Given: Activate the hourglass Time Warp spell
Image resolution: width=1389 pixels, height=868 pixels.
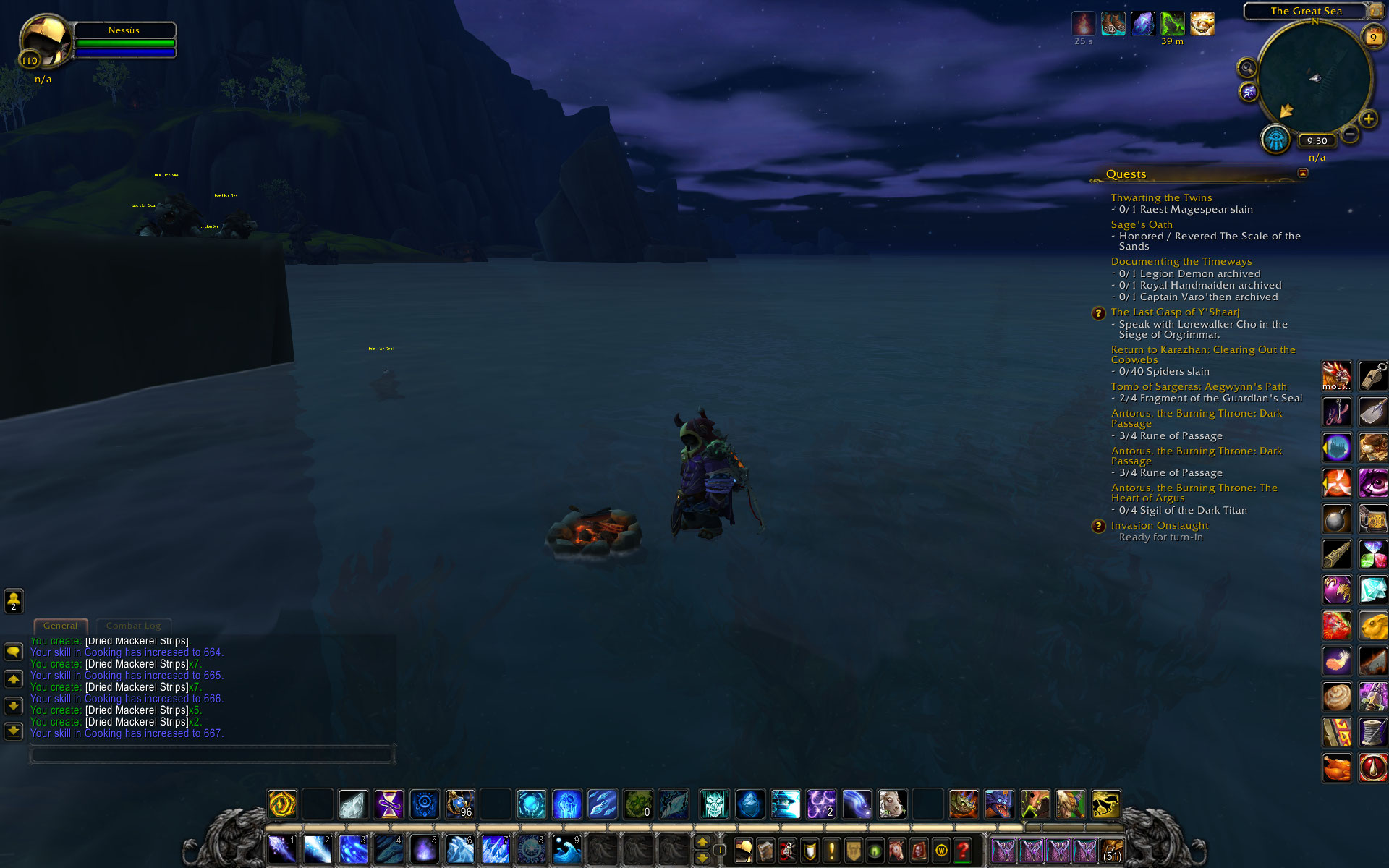Looking at the screenshot, I should pos(389,804).
